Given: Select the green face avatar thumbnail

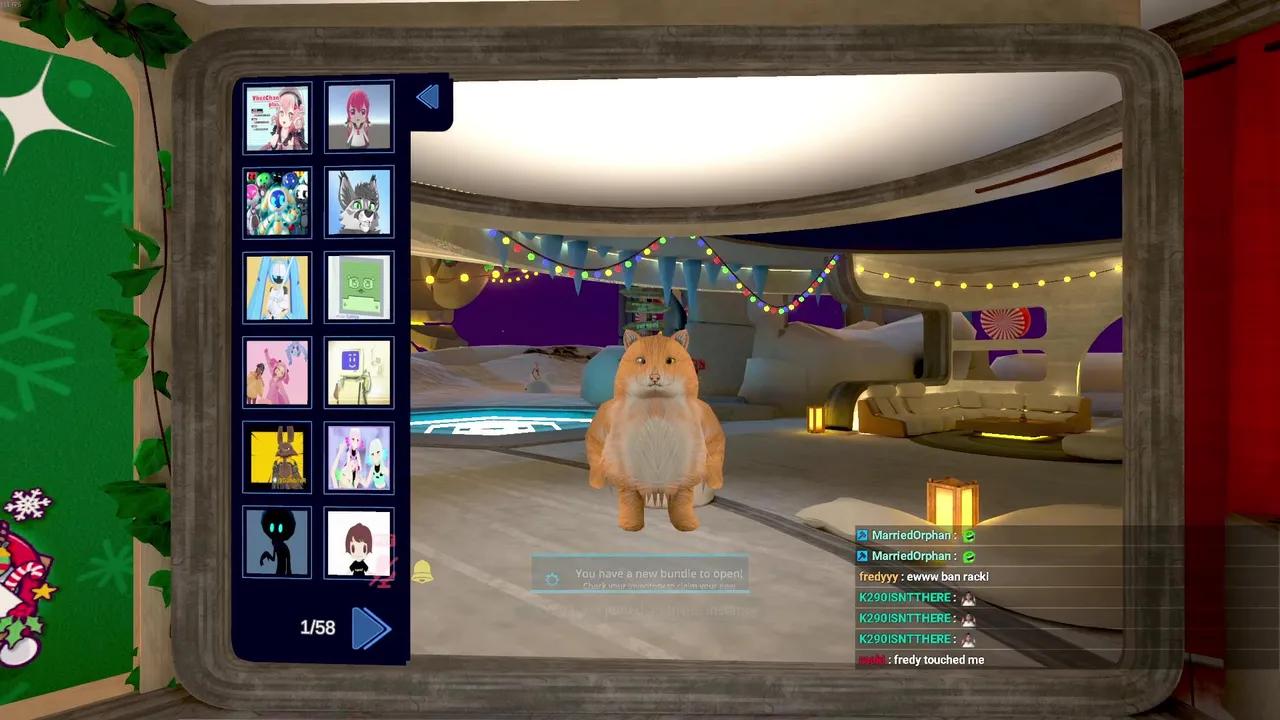Looking at the screenshot, I should point(359,287).
